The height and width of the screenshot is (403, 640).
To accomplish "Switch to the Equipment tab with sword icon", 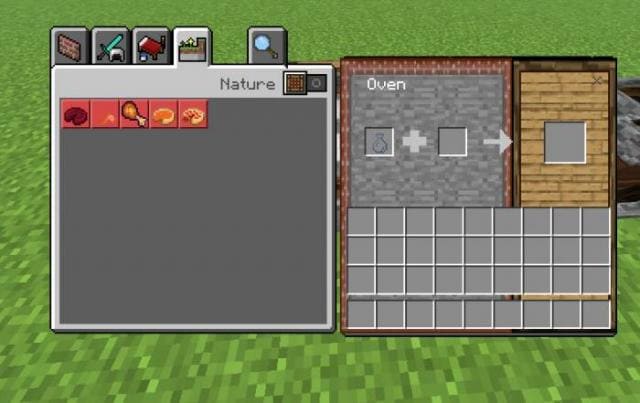I will pyautogui.click(x=110, y=47).
